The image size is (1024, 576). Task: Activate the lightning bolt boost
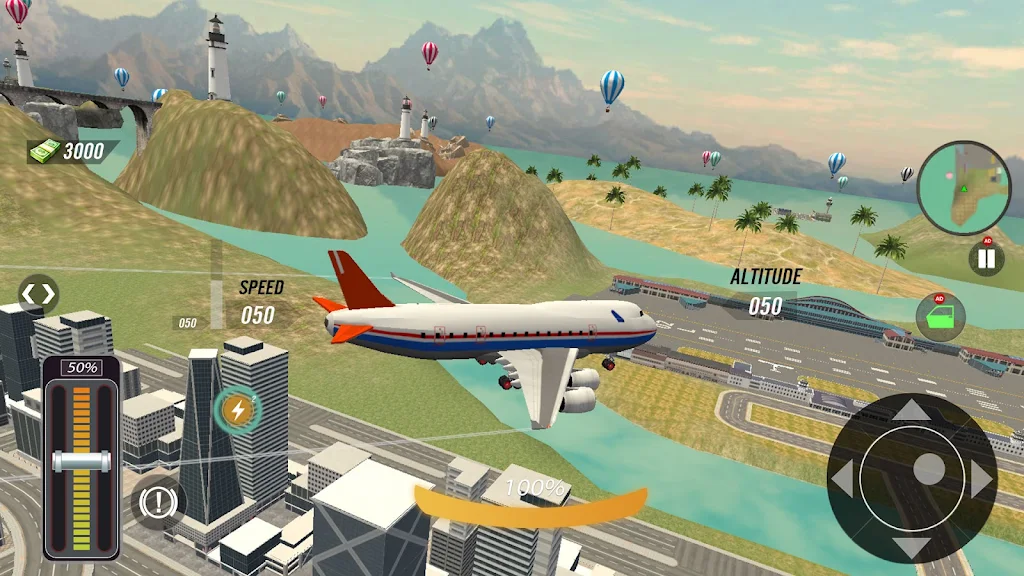[x=237, y=410]
